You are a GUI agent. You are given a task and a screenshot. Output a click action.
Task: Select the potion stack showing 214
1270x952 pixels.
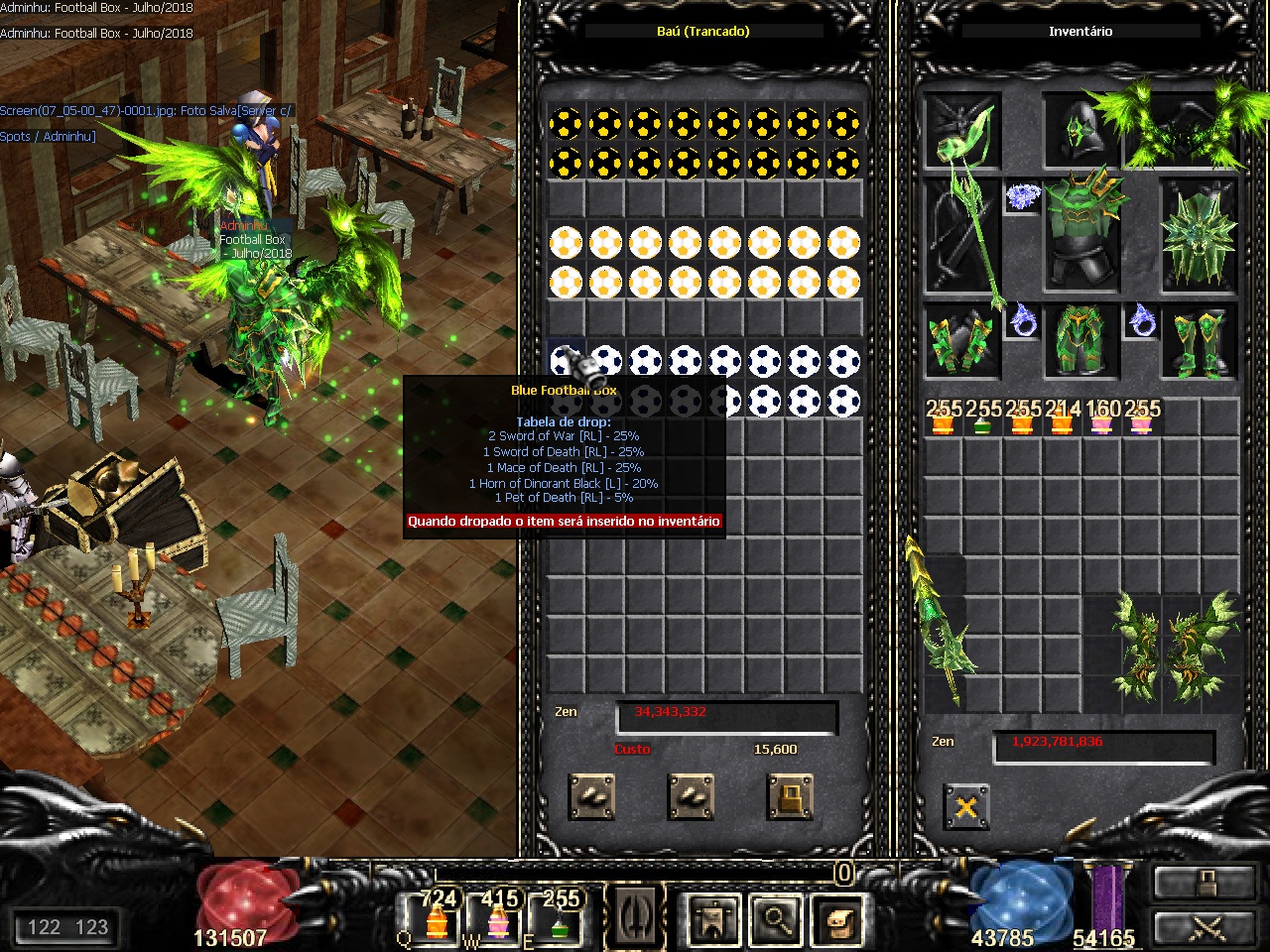tap(1062, 418)
